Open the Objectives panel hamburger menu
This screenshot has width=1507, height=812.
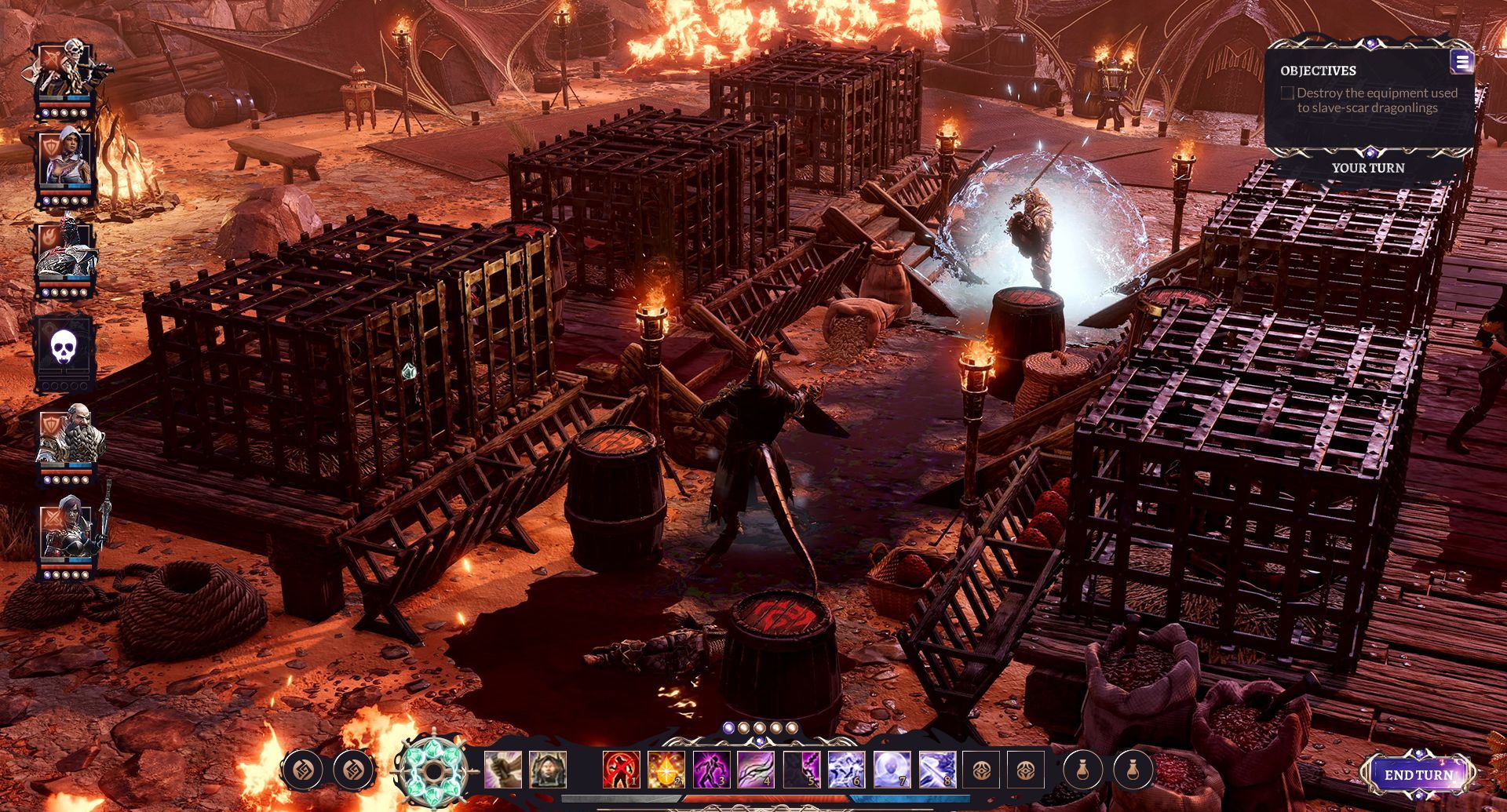[1462, 62]
